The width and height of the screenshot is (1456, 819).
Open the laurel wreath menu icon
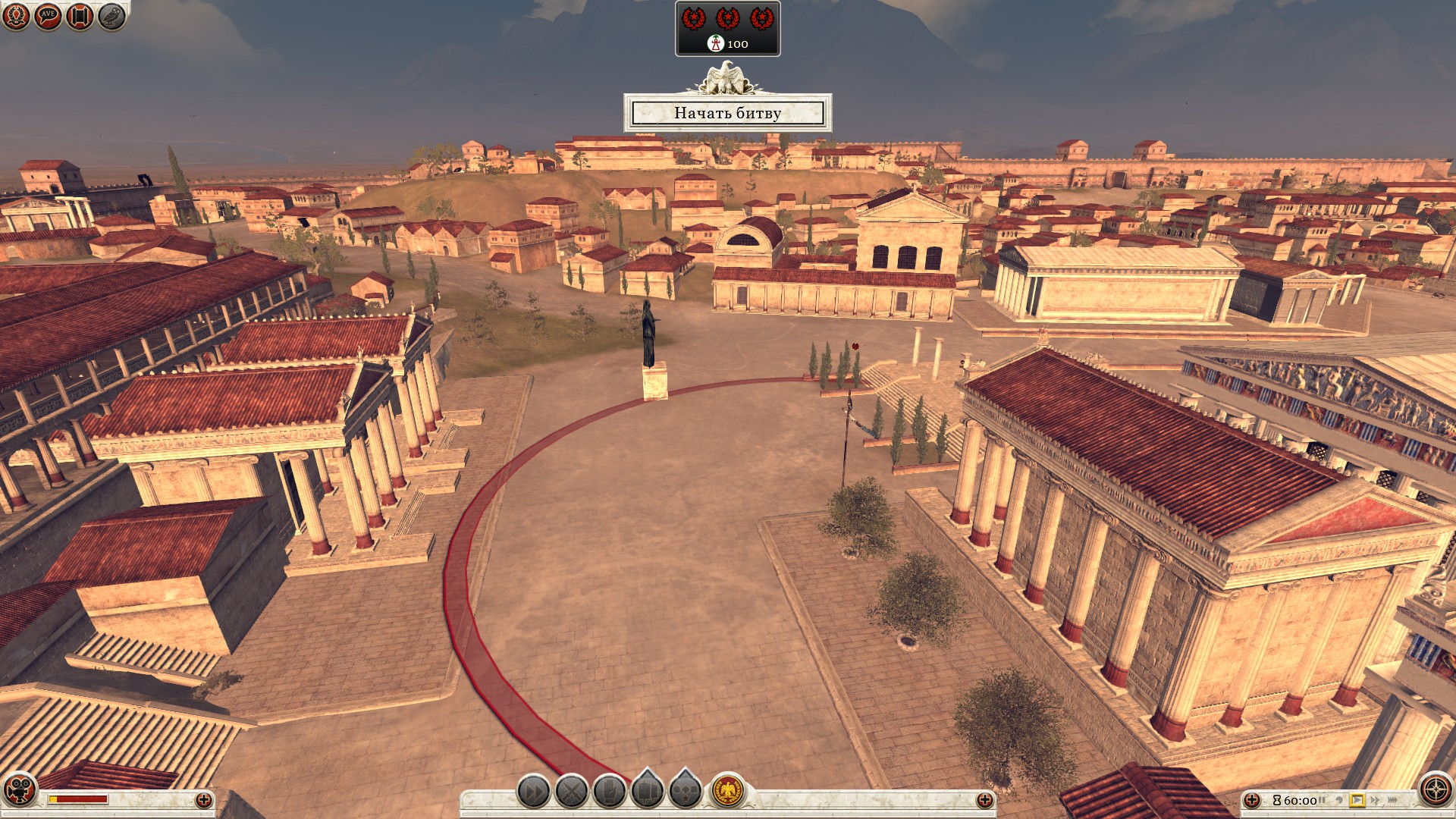click(16, 16)
